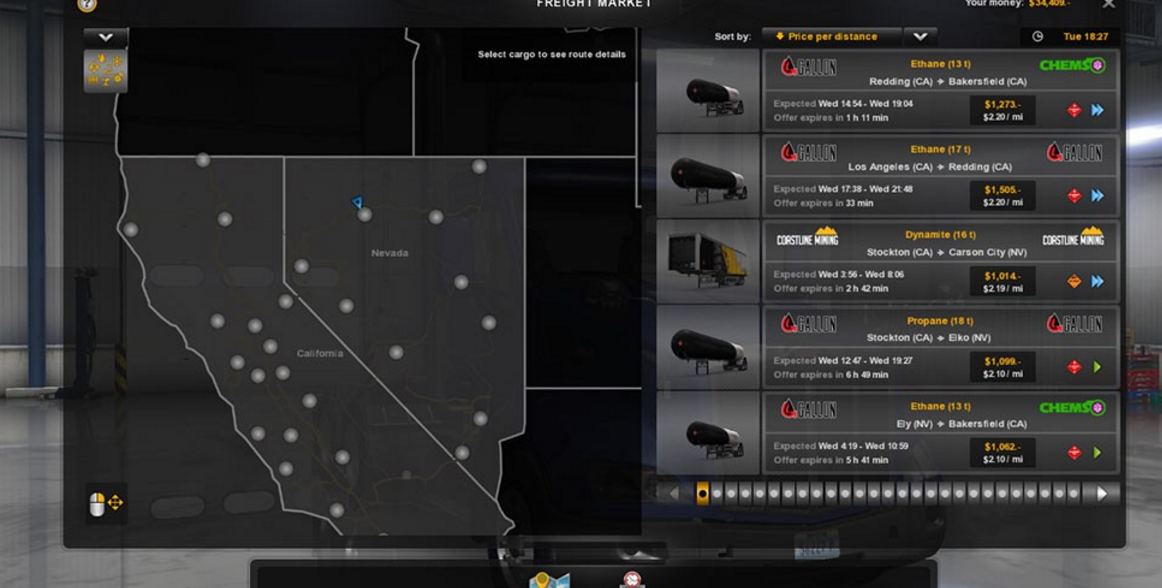Expand the map panel chevron button
This screenshot has width=1162, height=588.
105,38
